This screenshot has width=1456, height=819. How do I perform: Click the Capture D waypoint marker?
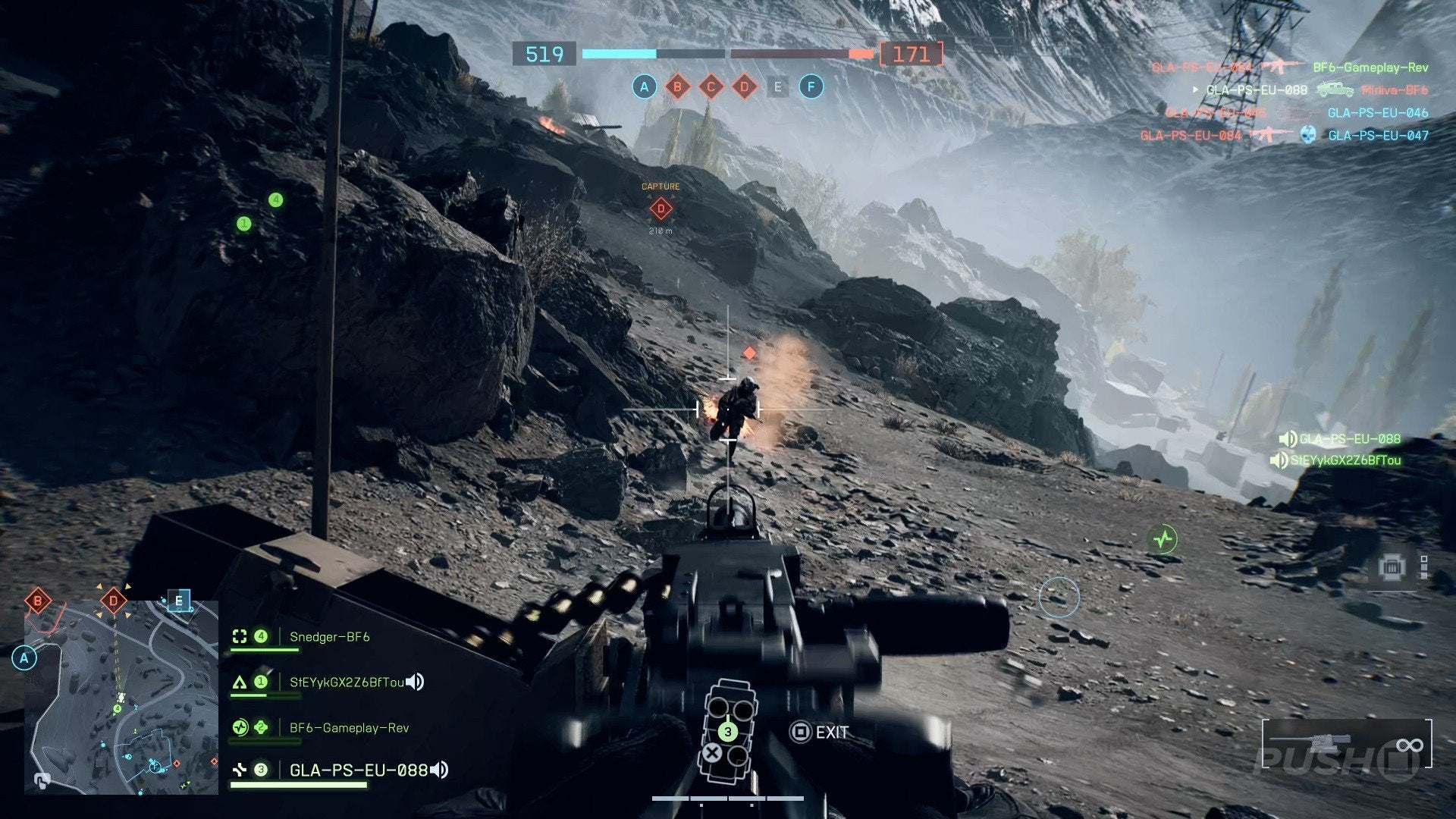661,209
